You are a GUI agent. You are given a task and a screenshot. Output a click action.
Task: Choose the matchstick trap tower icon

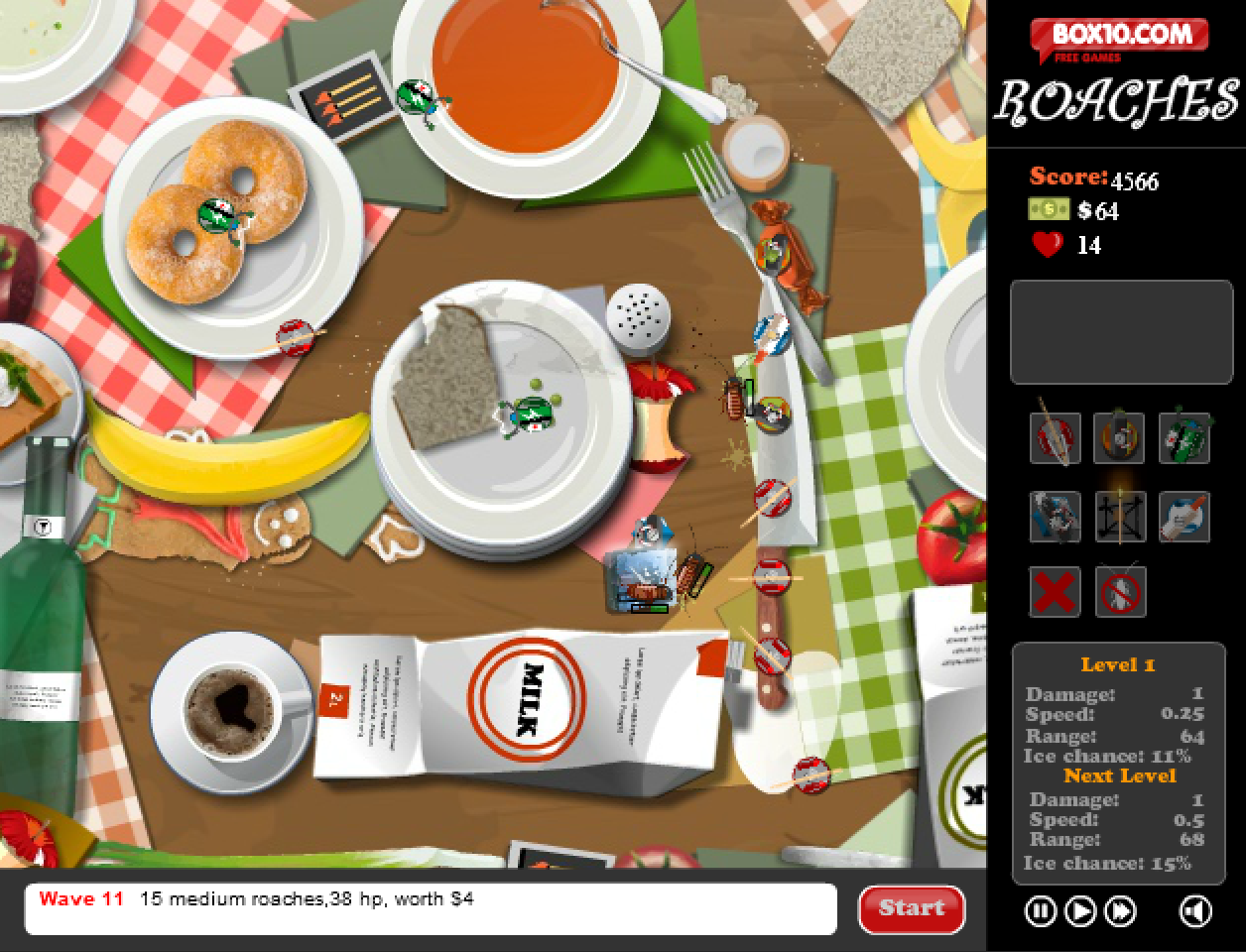tap(1120, 517)
